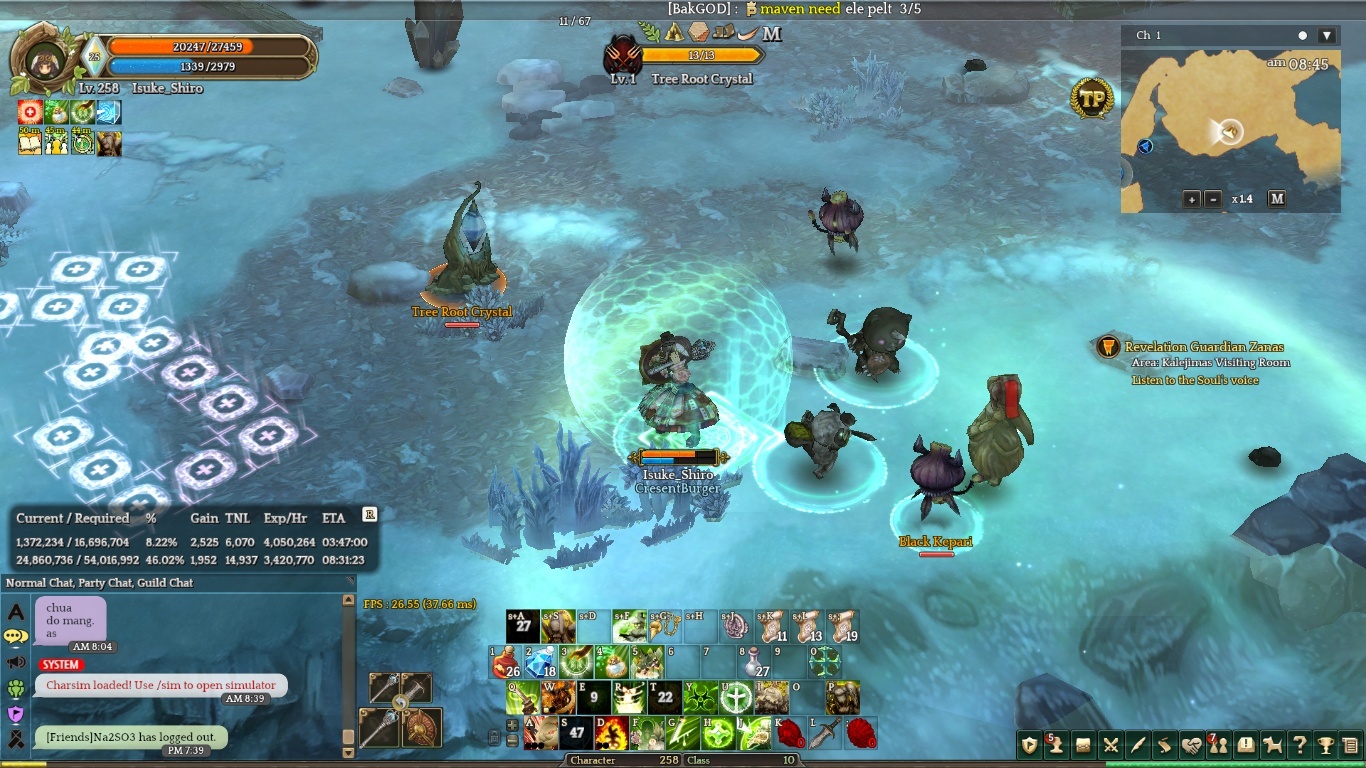Use the red potion in slot 1

(507, 662)
